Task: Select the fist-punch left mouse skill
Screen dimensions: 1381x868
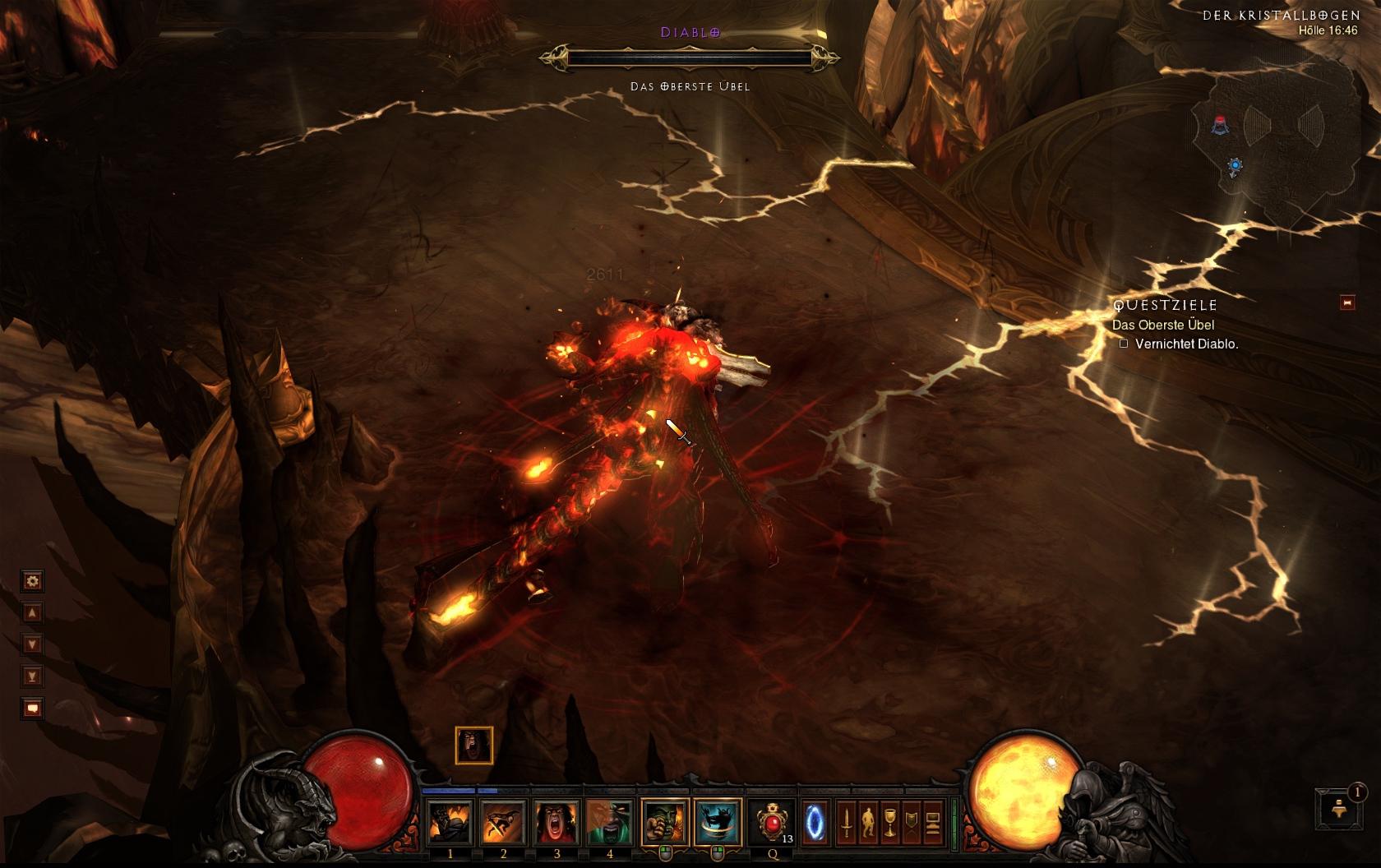Action: pyautogui.click(x=665, y=821)
